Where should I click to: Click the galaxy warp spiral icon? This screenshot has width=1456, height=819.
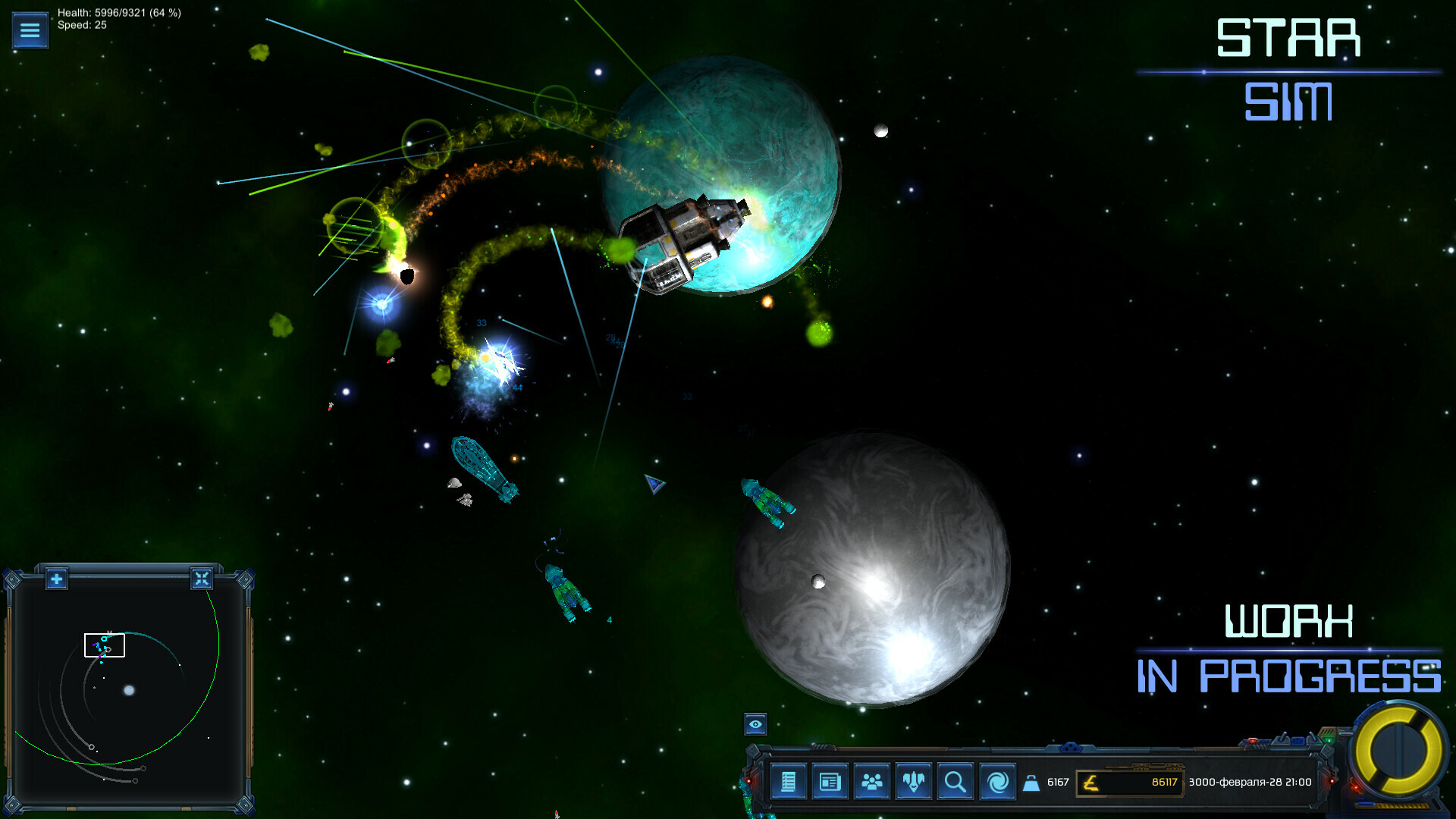(997, 781)
